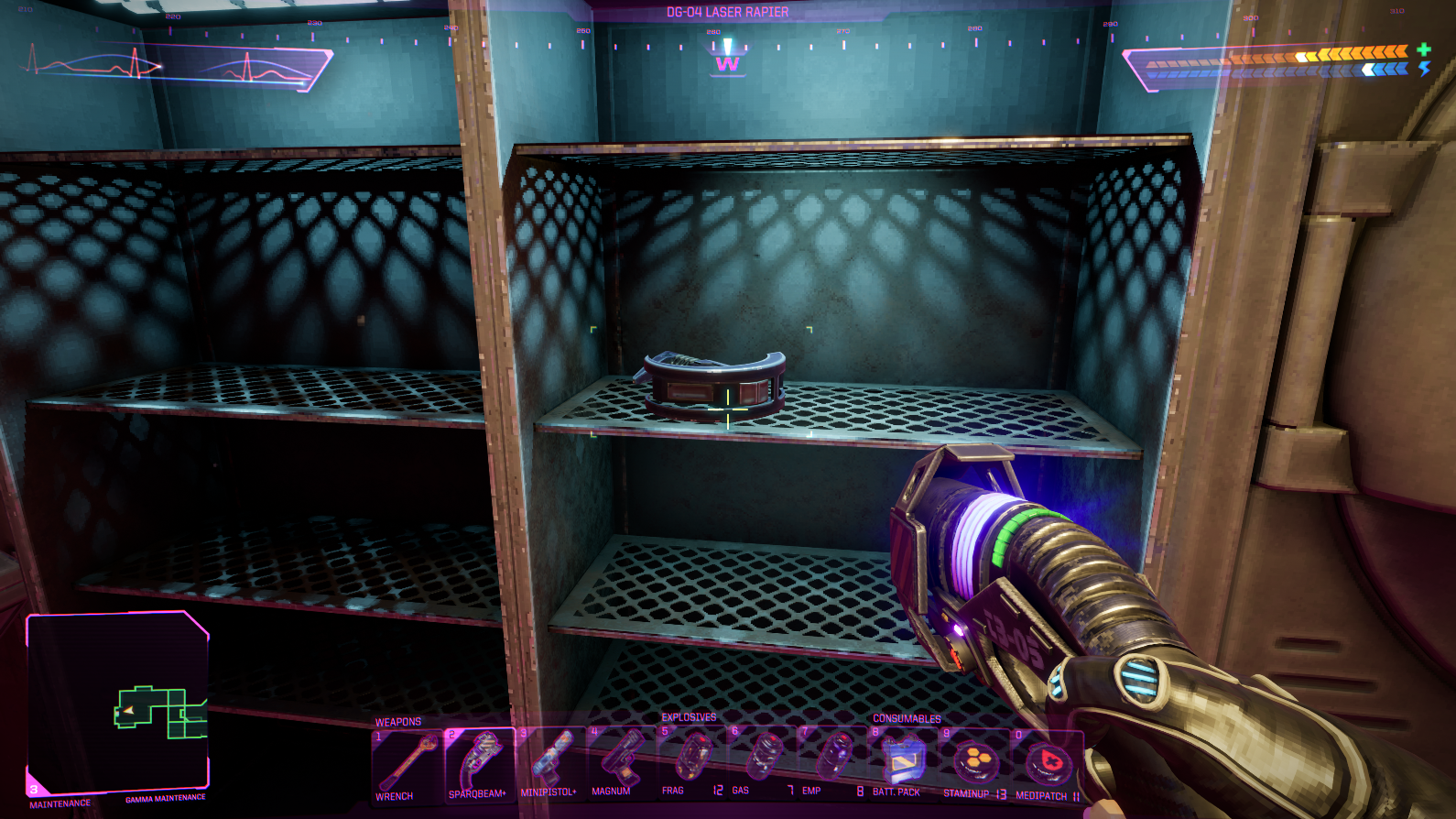Switch to the Minipistol+ slot
1456x819 pixels.
point(551,764)
